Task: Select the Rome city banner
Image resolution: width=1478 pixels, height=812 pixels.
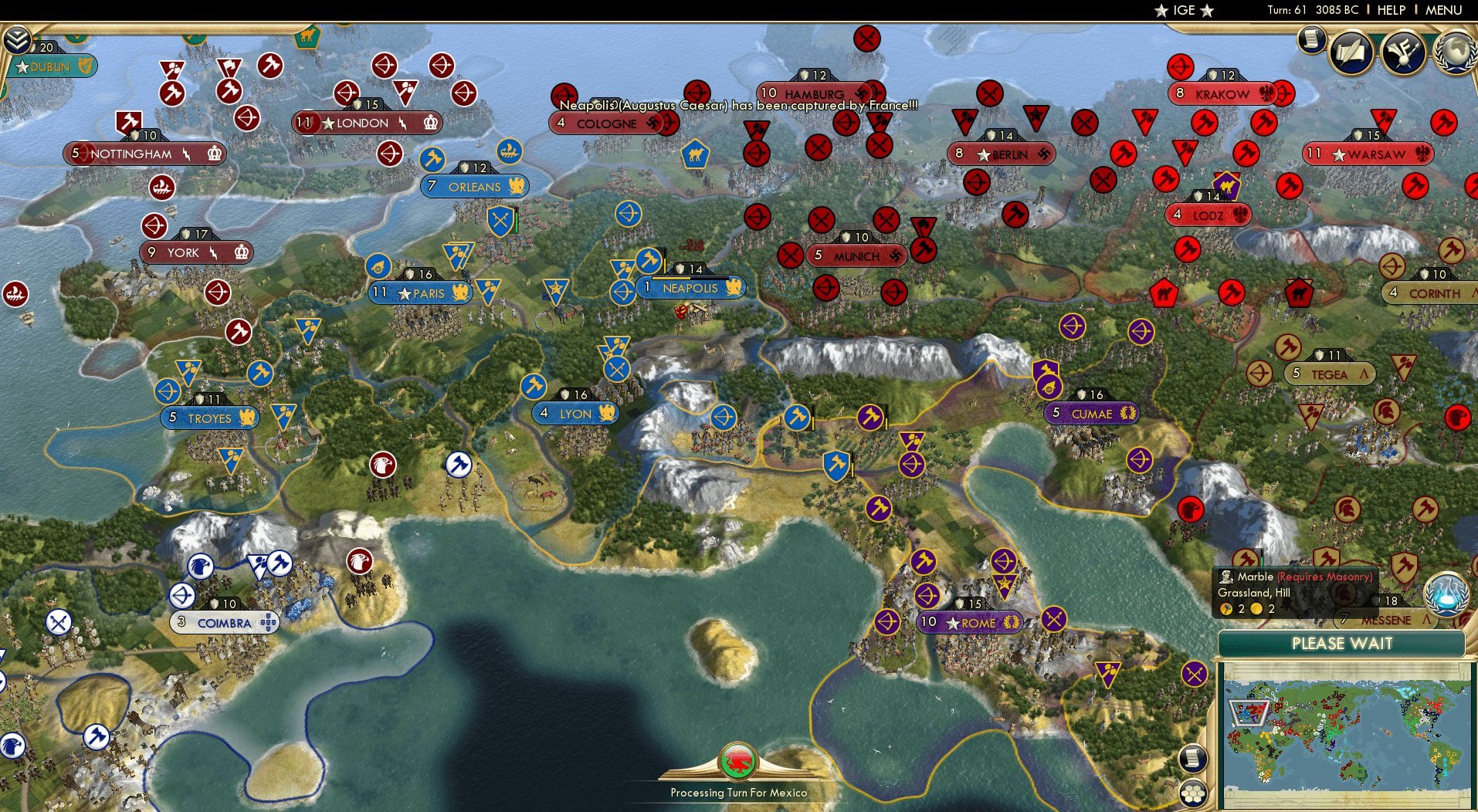Action: 971,623
